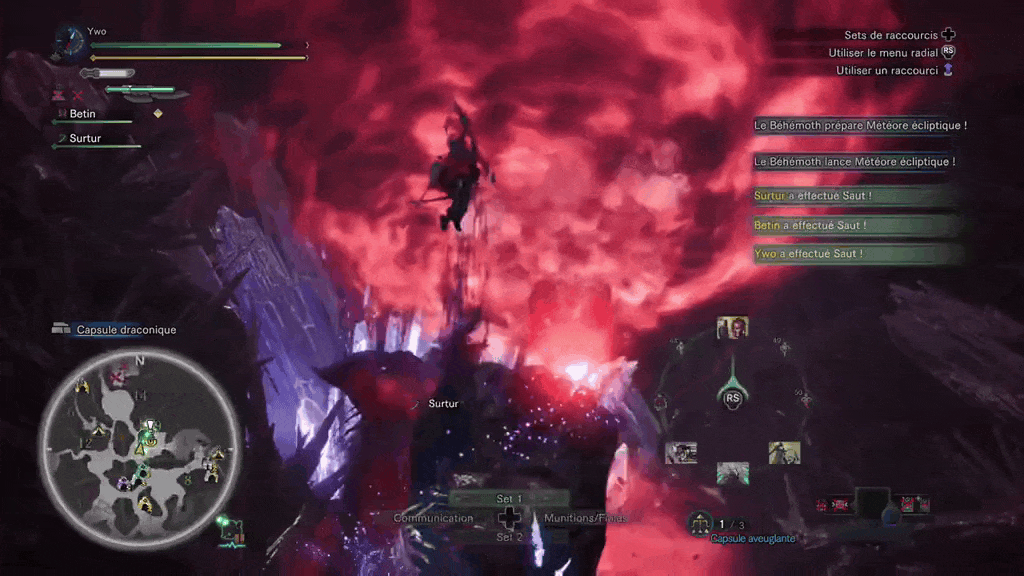Select the bottom-right radial menu thumbnail

click(x=784, y=453)
